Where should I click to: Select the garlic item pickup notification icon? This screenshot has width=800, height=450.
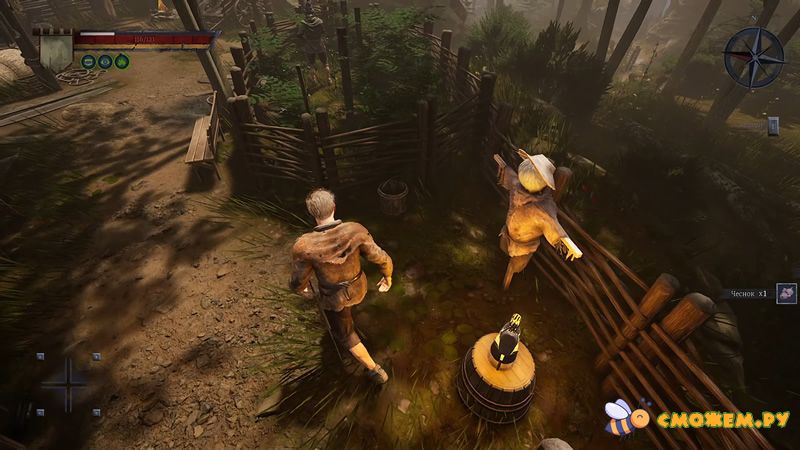click(786, 294)
